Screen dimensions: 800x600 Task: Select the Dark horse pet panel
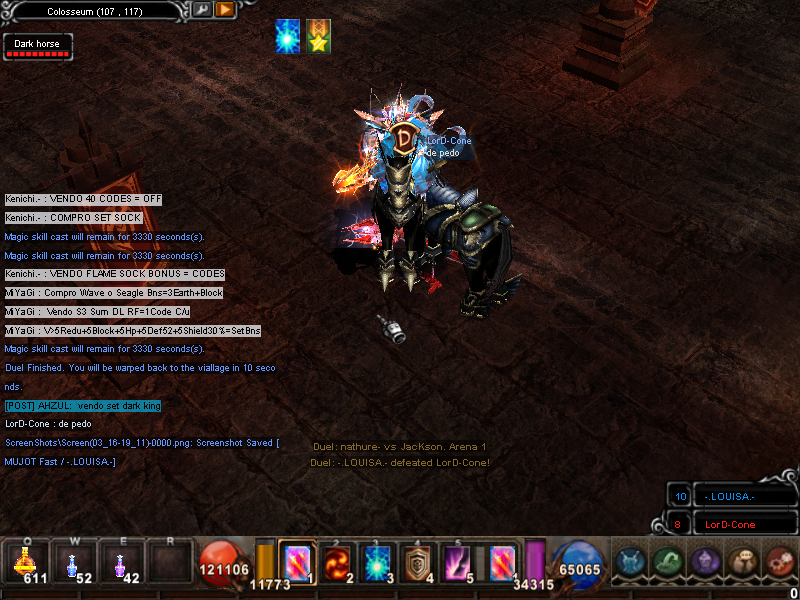point(38,47)
